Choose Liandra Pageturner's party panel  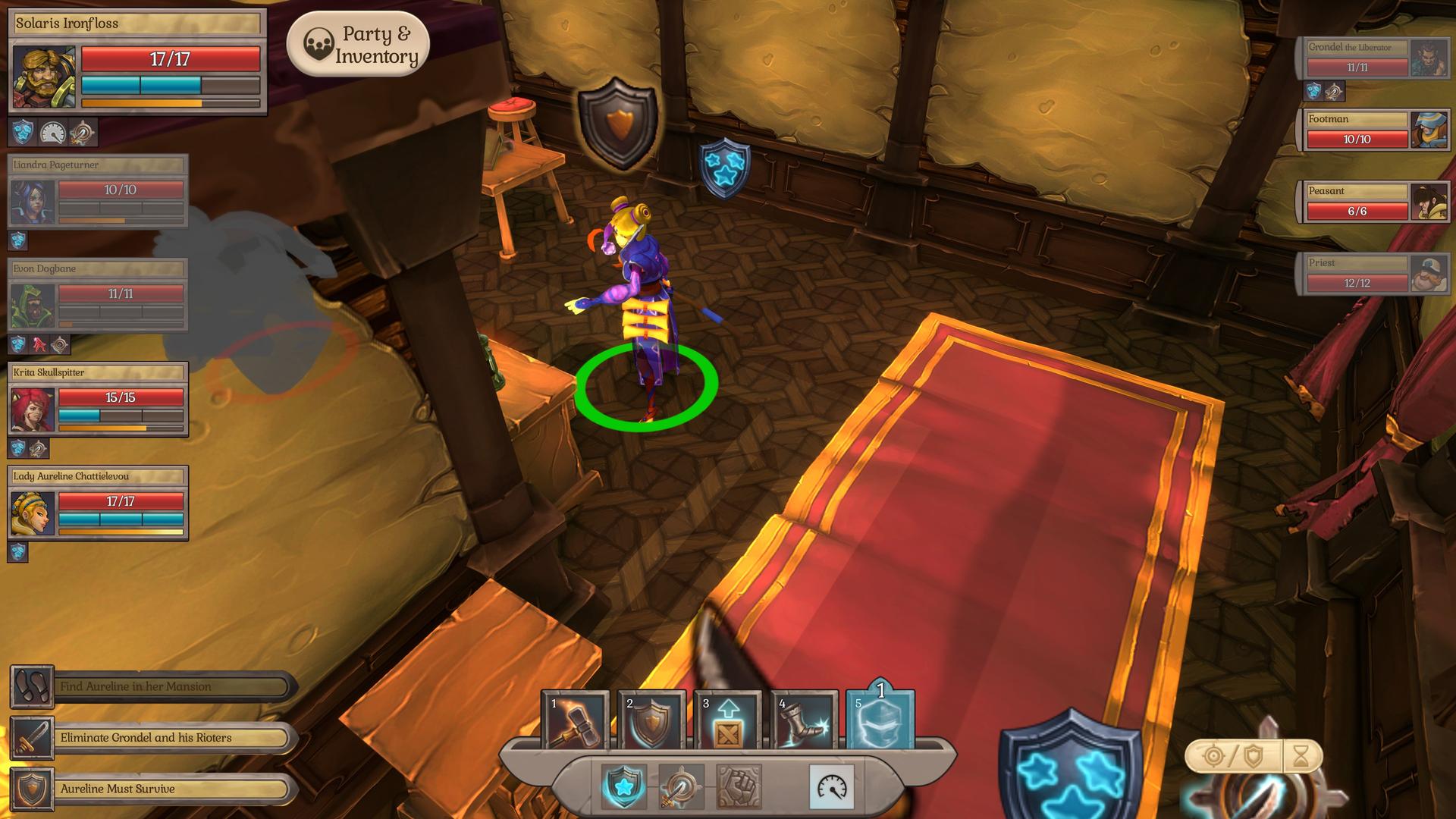click(98, 191)
